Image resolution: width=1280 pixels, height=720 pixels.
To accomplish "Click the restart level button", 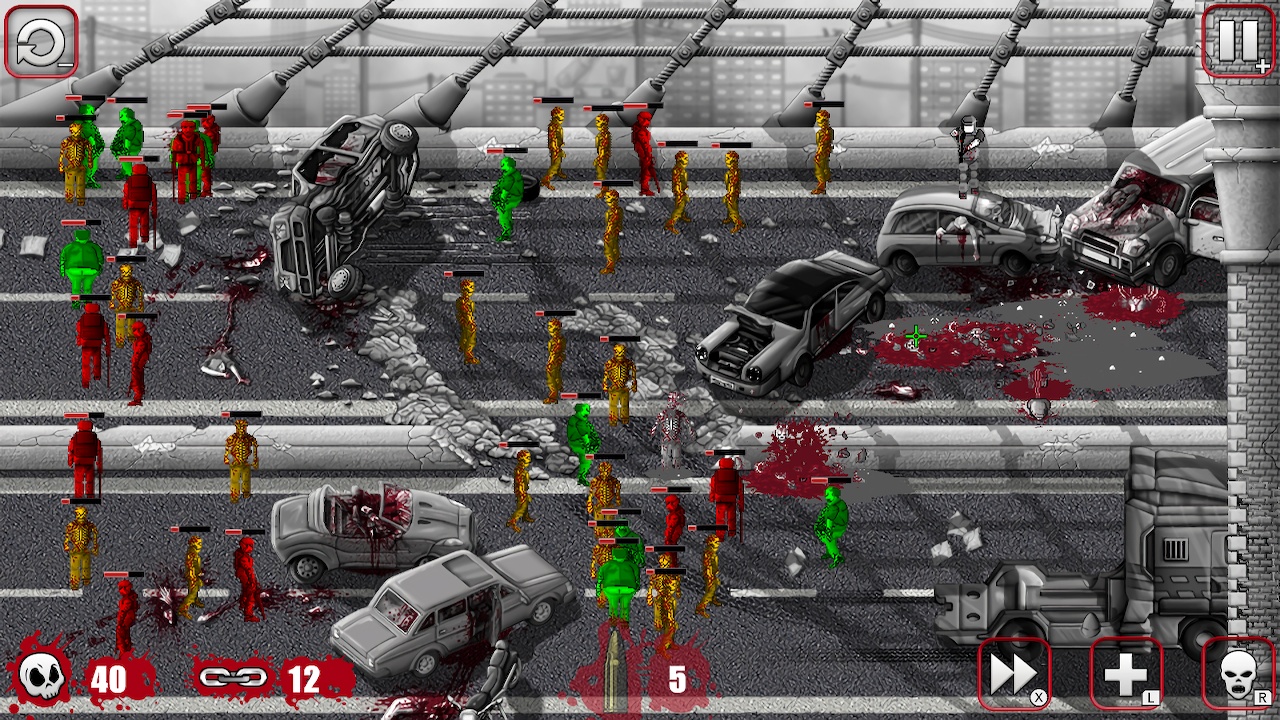I will coord(41,41).
